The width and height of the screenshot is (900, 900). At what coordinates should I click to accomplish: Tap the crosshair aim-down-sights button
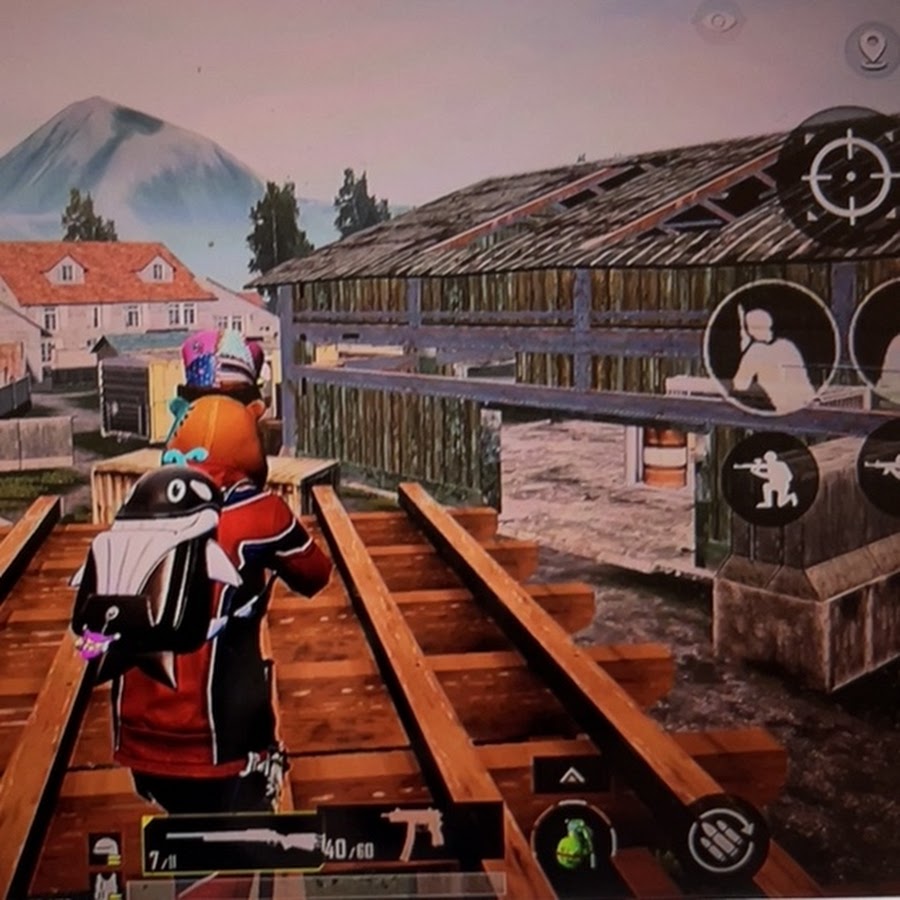(849, 178)
